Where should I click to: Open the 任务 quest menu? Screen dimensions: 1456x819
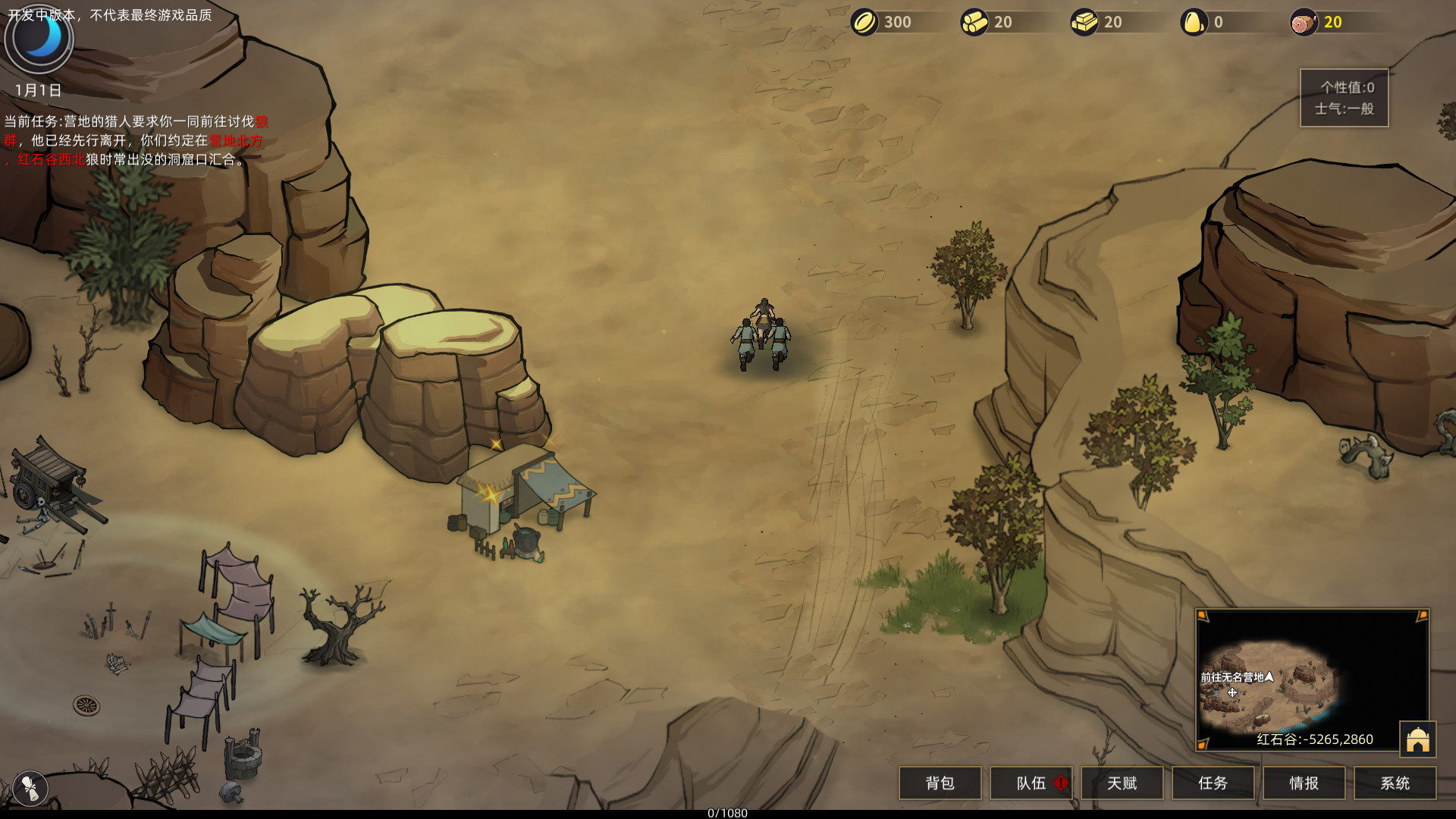(x=1213, y=783)
